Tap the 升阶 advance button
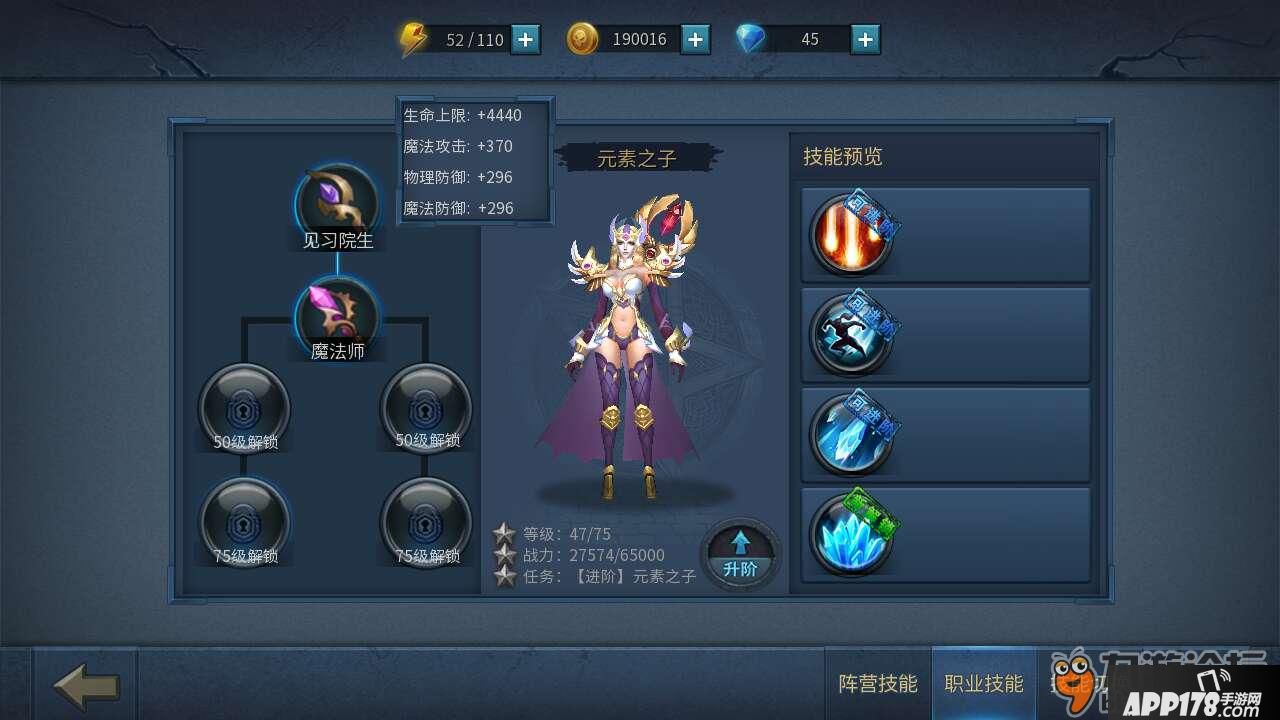The image size is (1280, 720). pyautogui.click(x=740, y=555)
